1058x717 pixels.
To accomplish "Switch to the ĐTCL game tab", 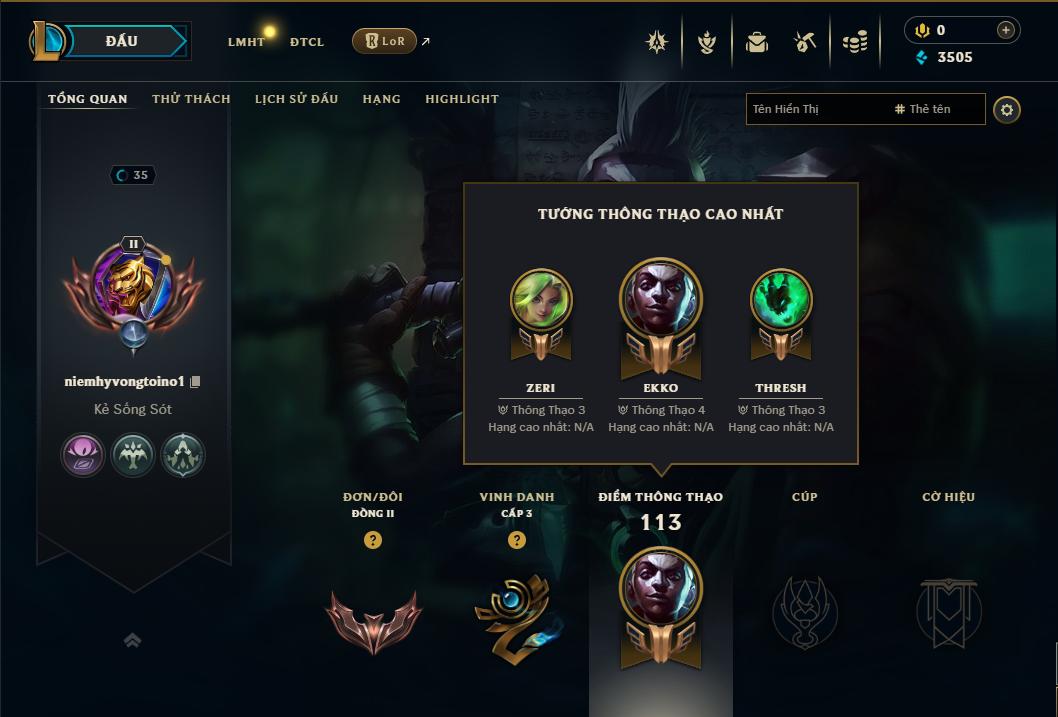I will [307, 42].
